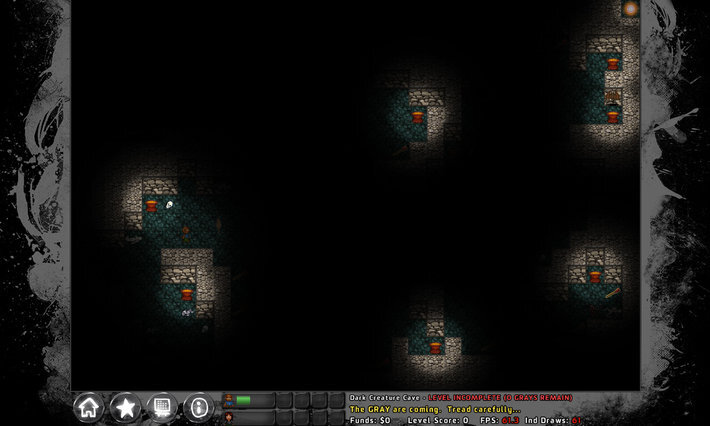
Task: Go to the home menu
Action: (x=89, y=406)
